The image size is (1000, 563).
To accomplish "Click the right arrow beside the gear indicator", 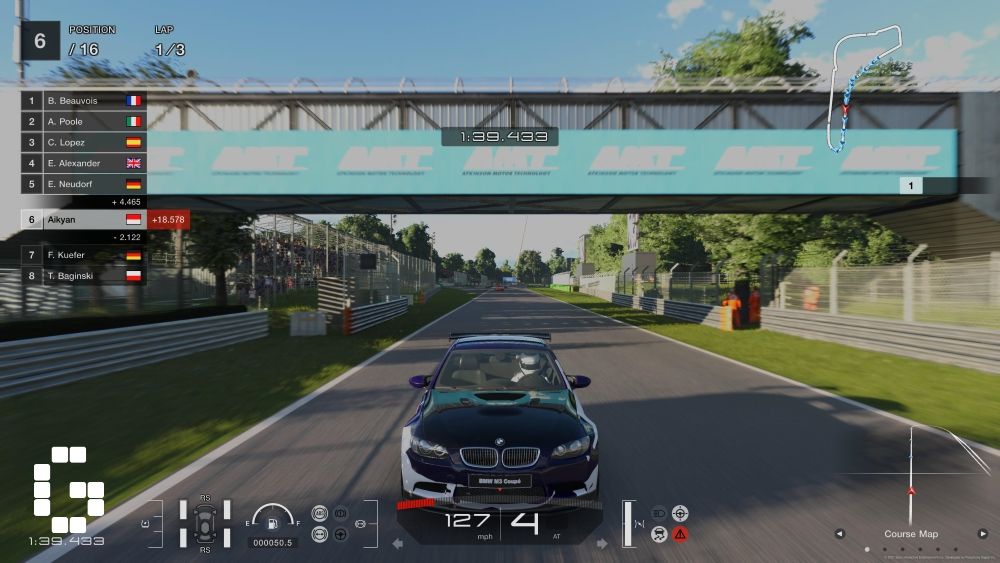I will [x=602, y=544].
